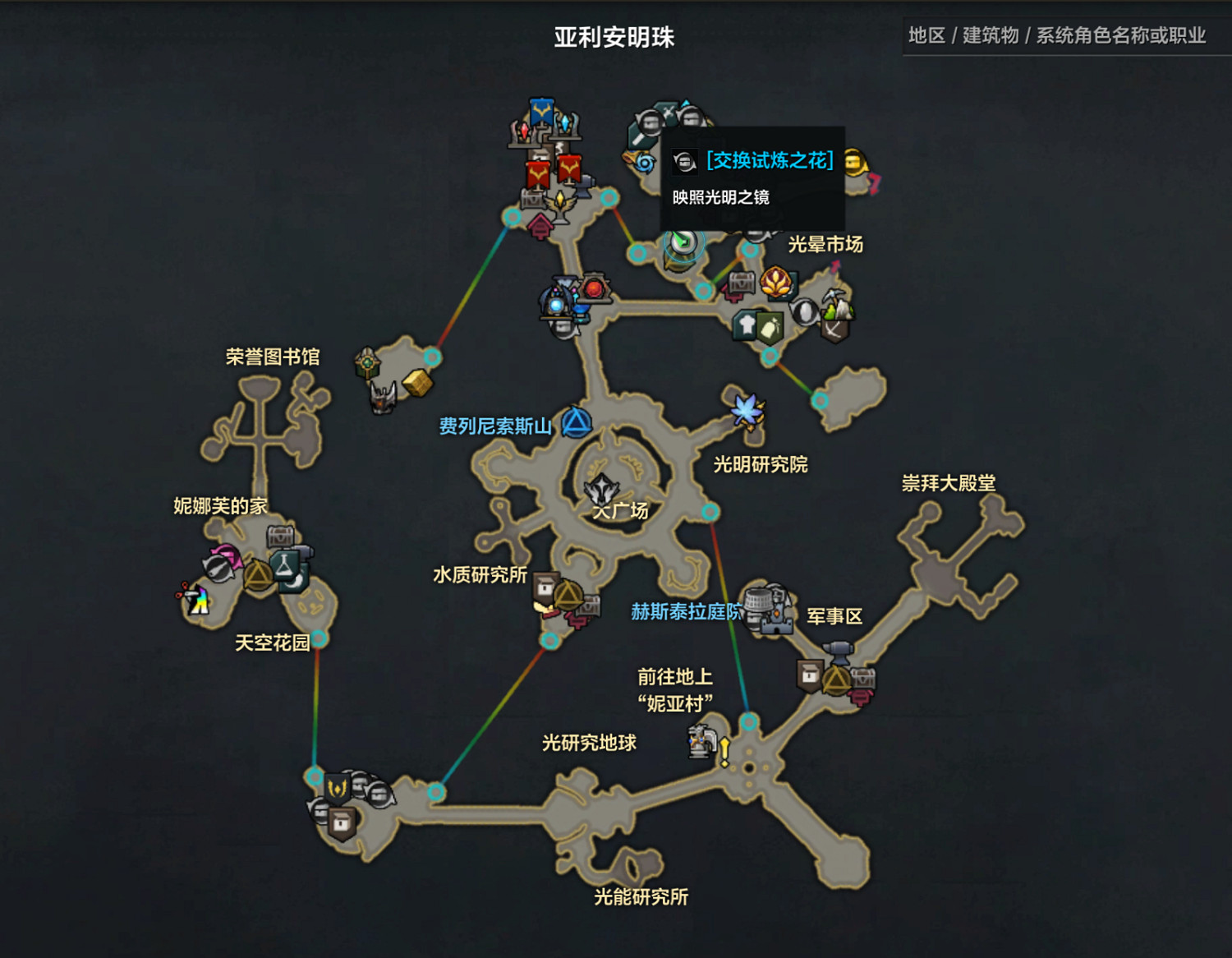Click the triangle repair icon near 军事区
This screenshot has height=958, width=1232.
(x=836, y=679)
